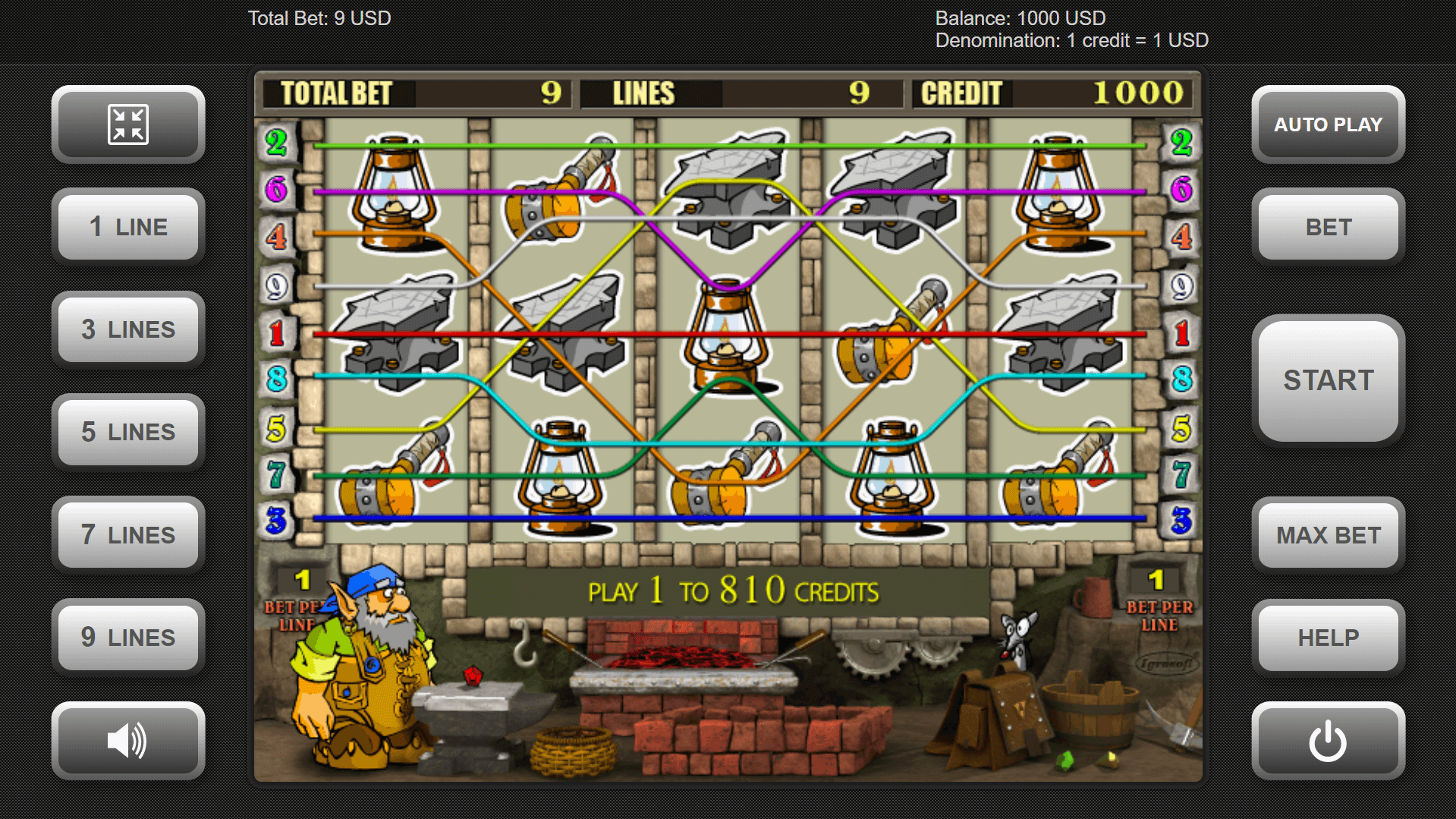Open the HELP screen
The image size is (1456, 819).
pyautogui.click(x=1328, y=637)
